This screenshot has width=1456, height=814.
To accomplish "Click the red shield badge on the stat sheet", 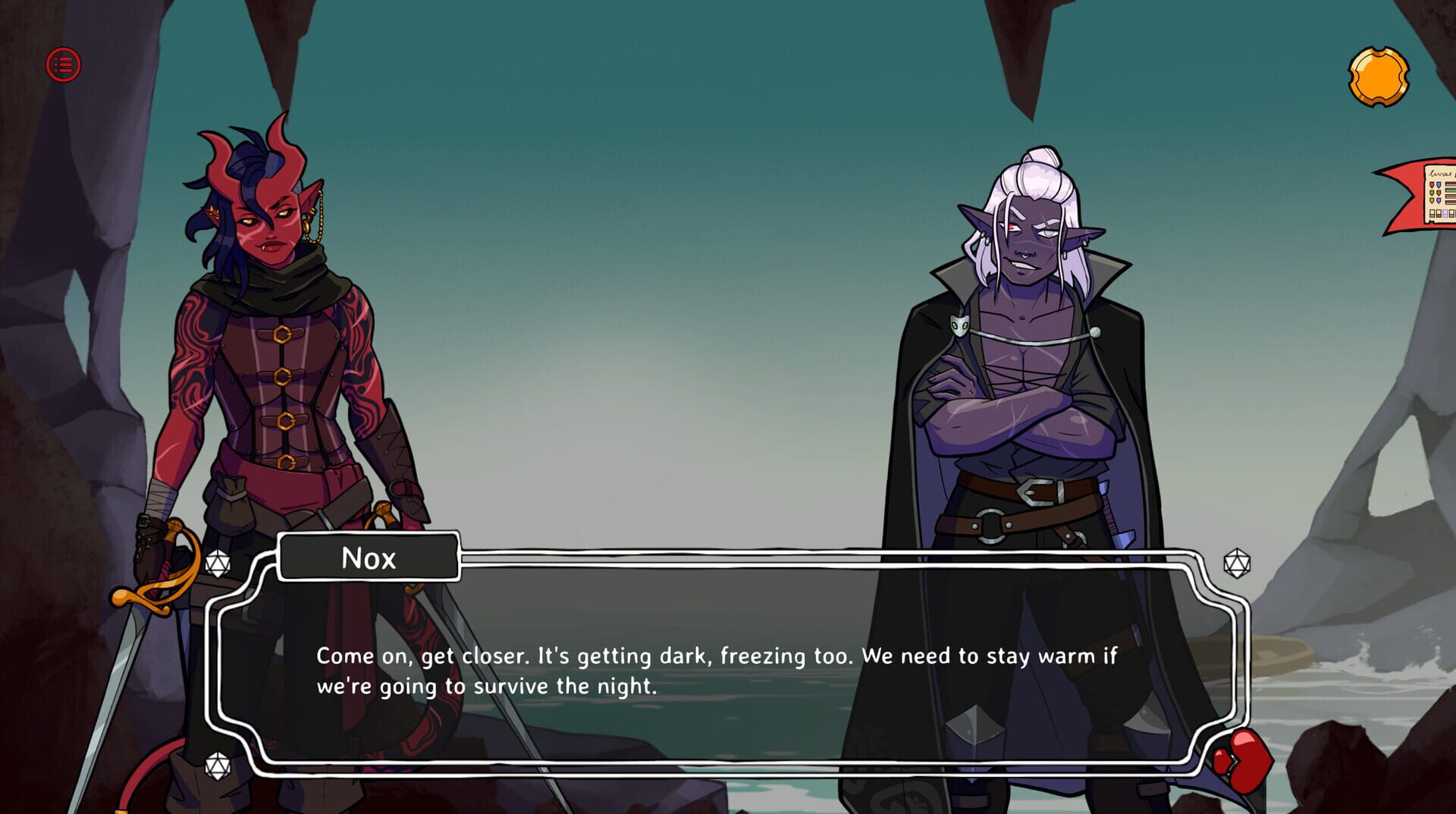I will pyautogui.click(x=1432, y=184).
